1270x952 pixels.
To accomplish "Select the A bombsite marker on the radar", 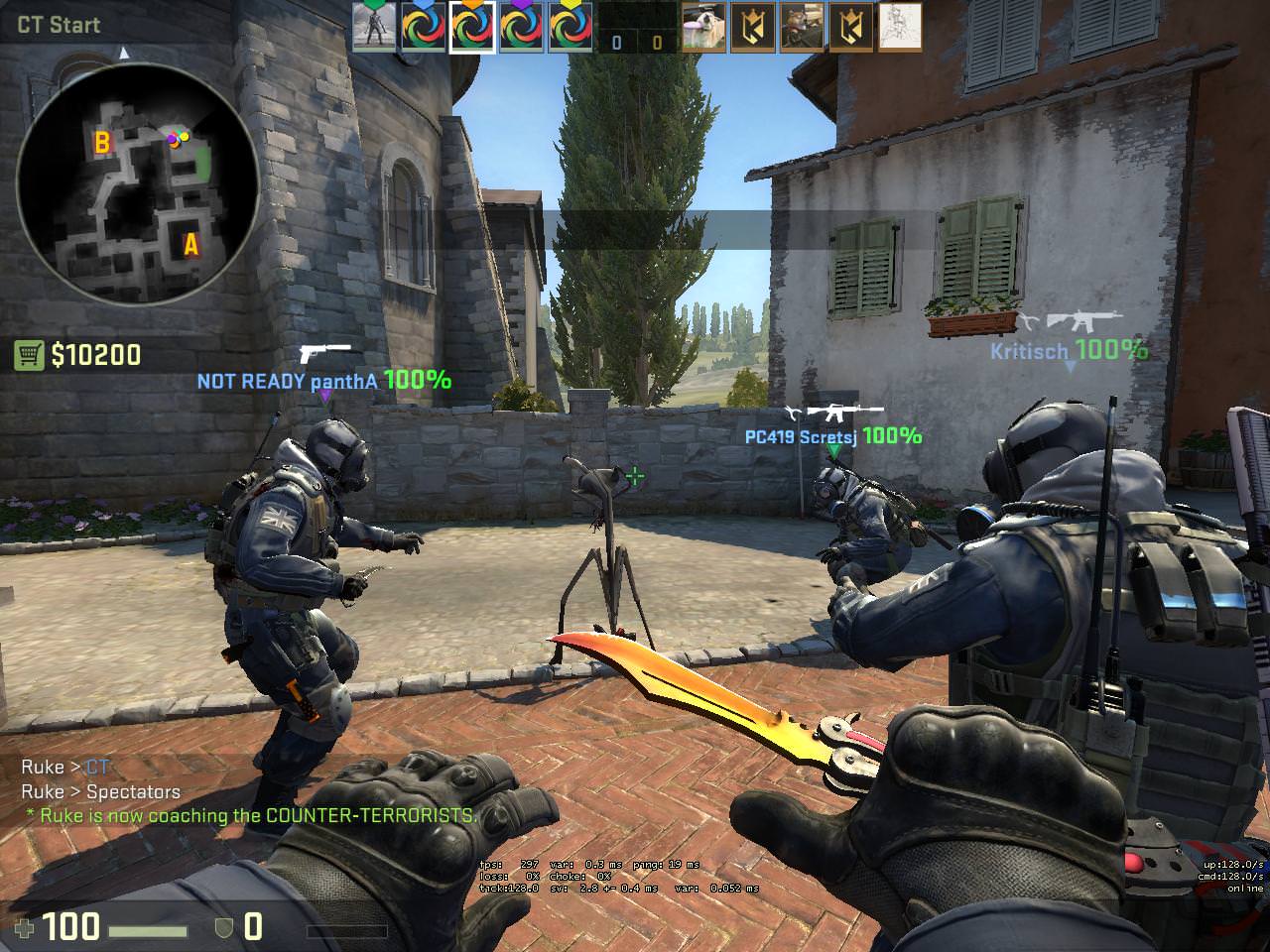I will tap(190, 243).
